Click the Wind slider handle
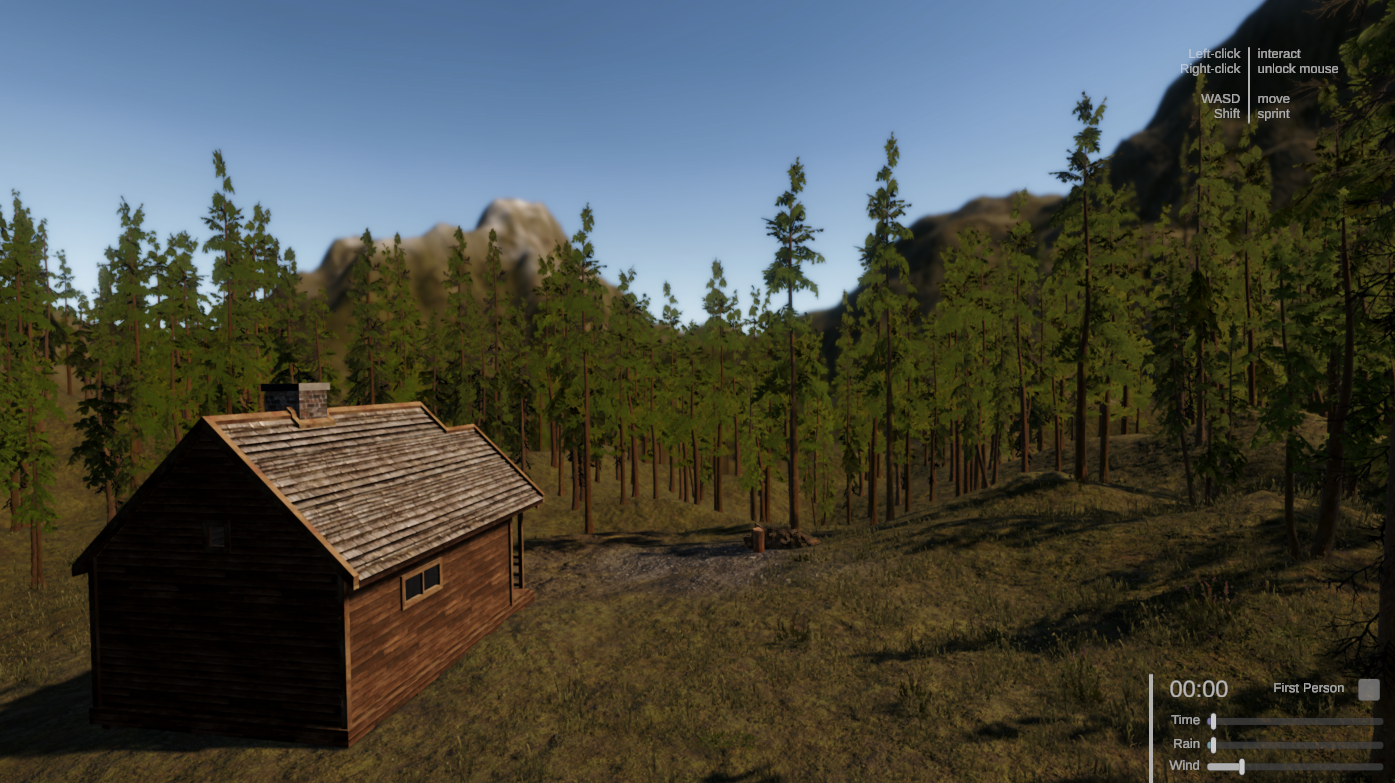This screenshot has width=1395, height=783. pos(1242,766)
